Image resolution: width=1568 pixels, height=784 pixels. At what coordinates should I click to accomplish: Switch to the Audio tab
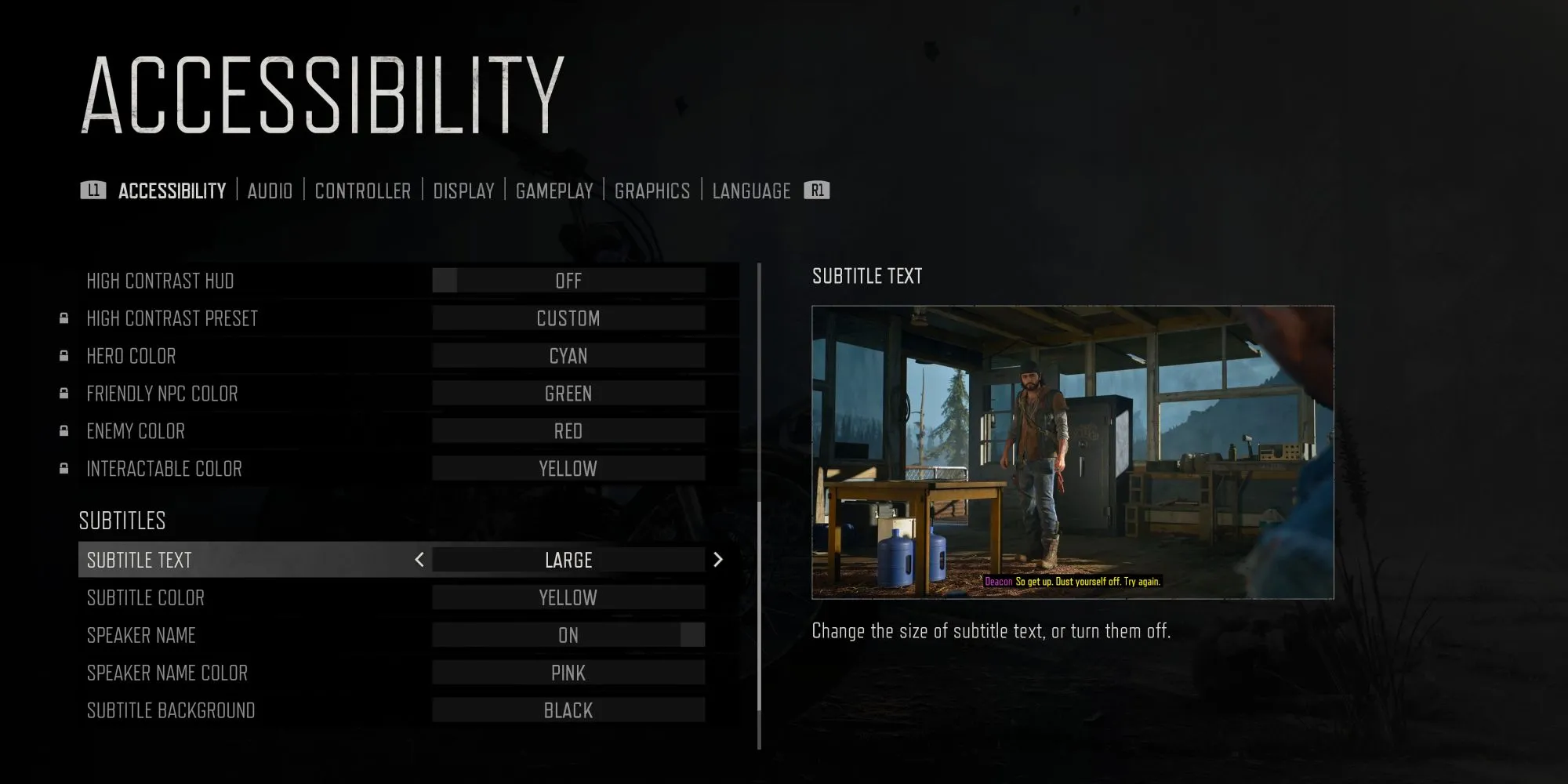270,191
